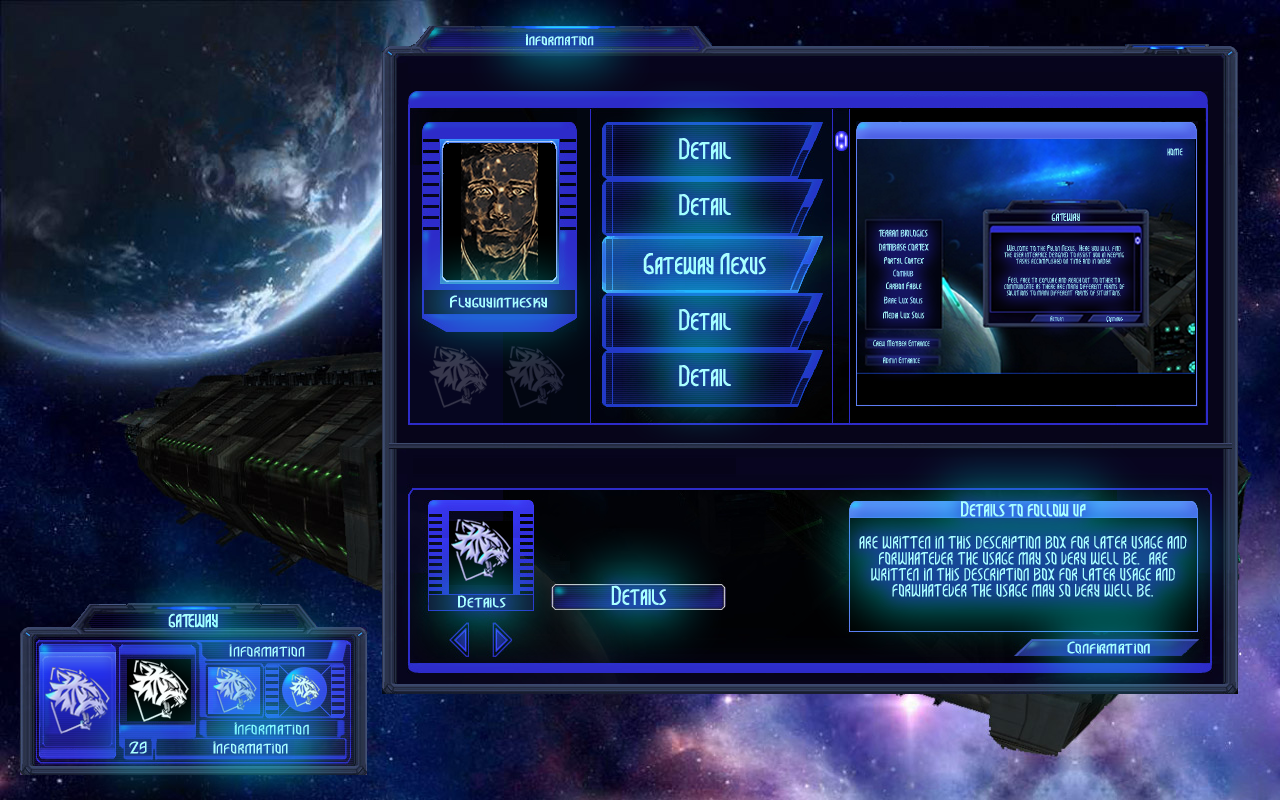Select the circular tiger emblem icon
1280x800 pixels.
click(303, 689)
